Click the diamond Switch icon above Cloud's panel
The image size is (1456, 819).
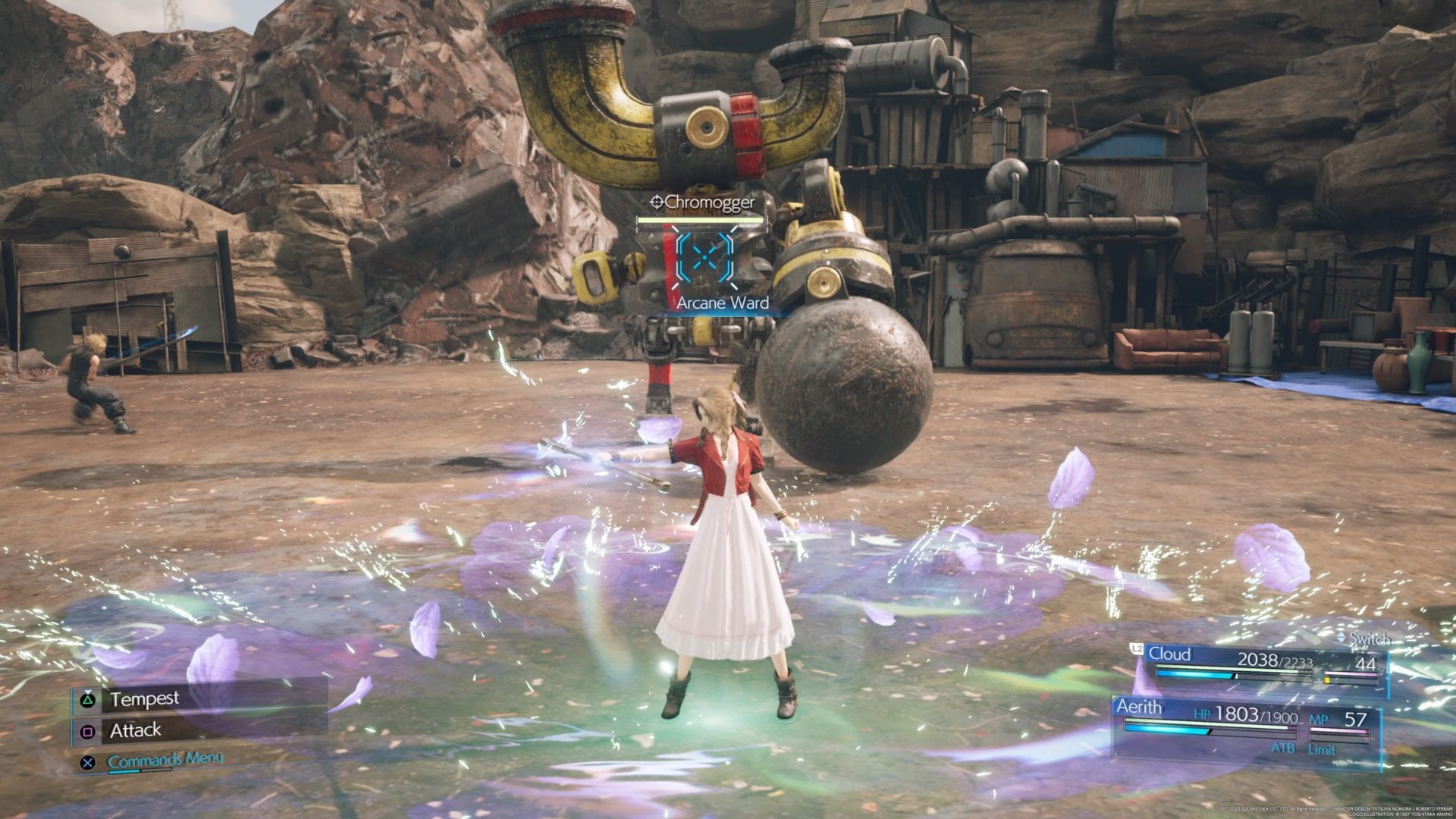click(x=1341, y=638)
